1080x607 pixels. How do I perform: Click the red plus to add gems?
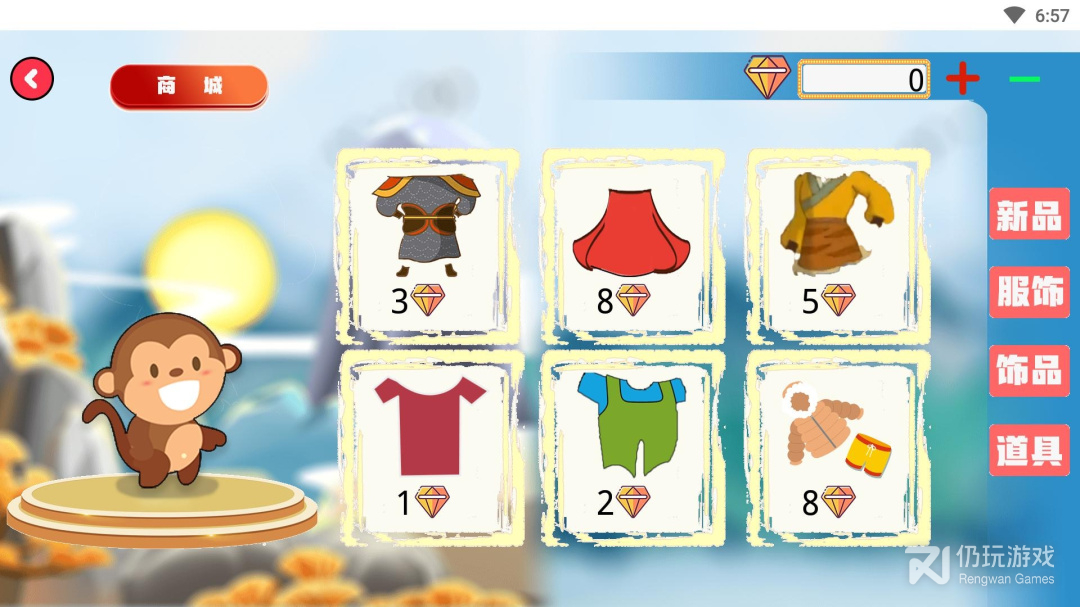pos(962,78)
